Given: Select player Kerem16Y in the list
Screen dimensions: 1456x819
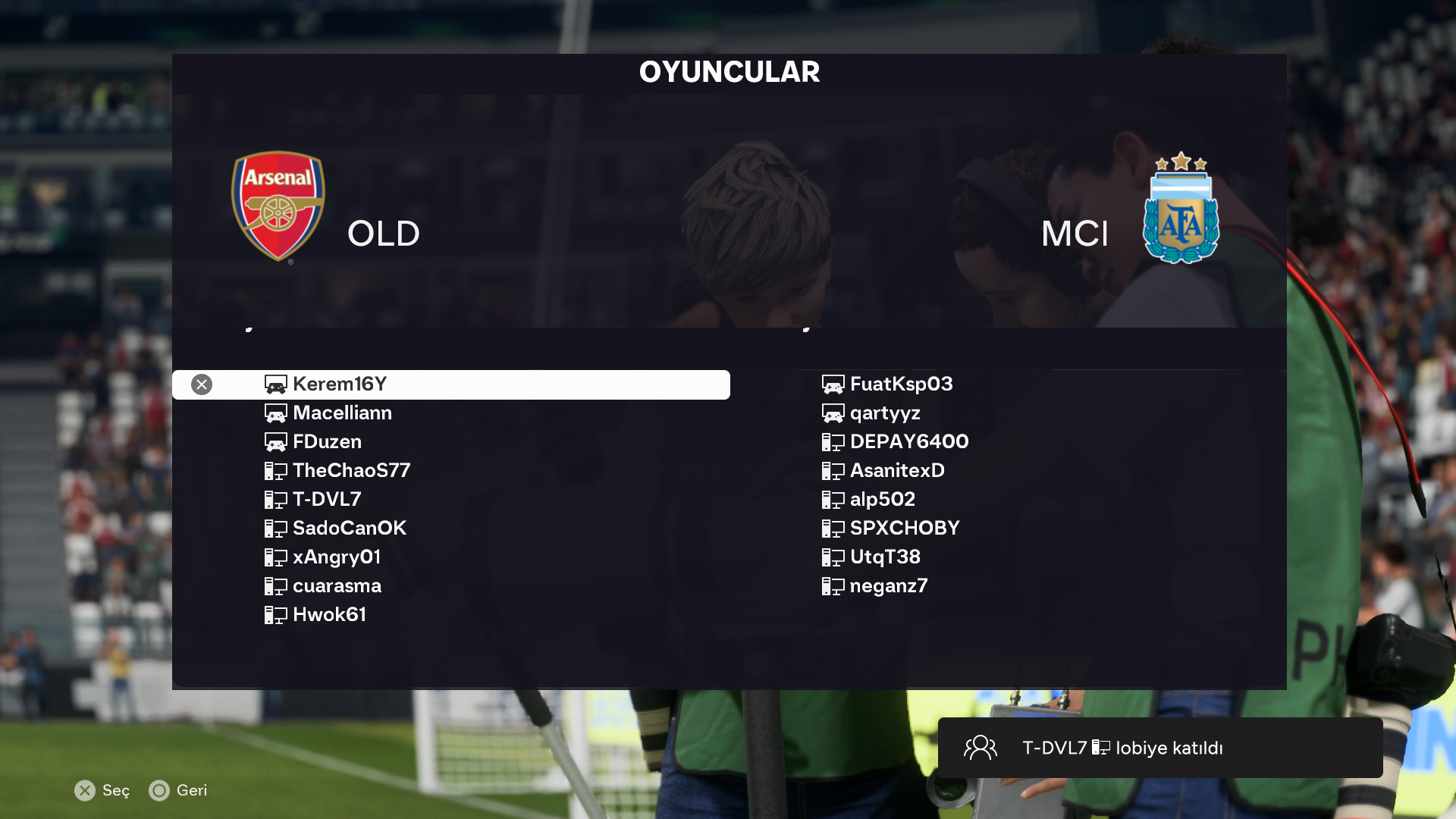Looking at the screenshot, I should [340, 384].
